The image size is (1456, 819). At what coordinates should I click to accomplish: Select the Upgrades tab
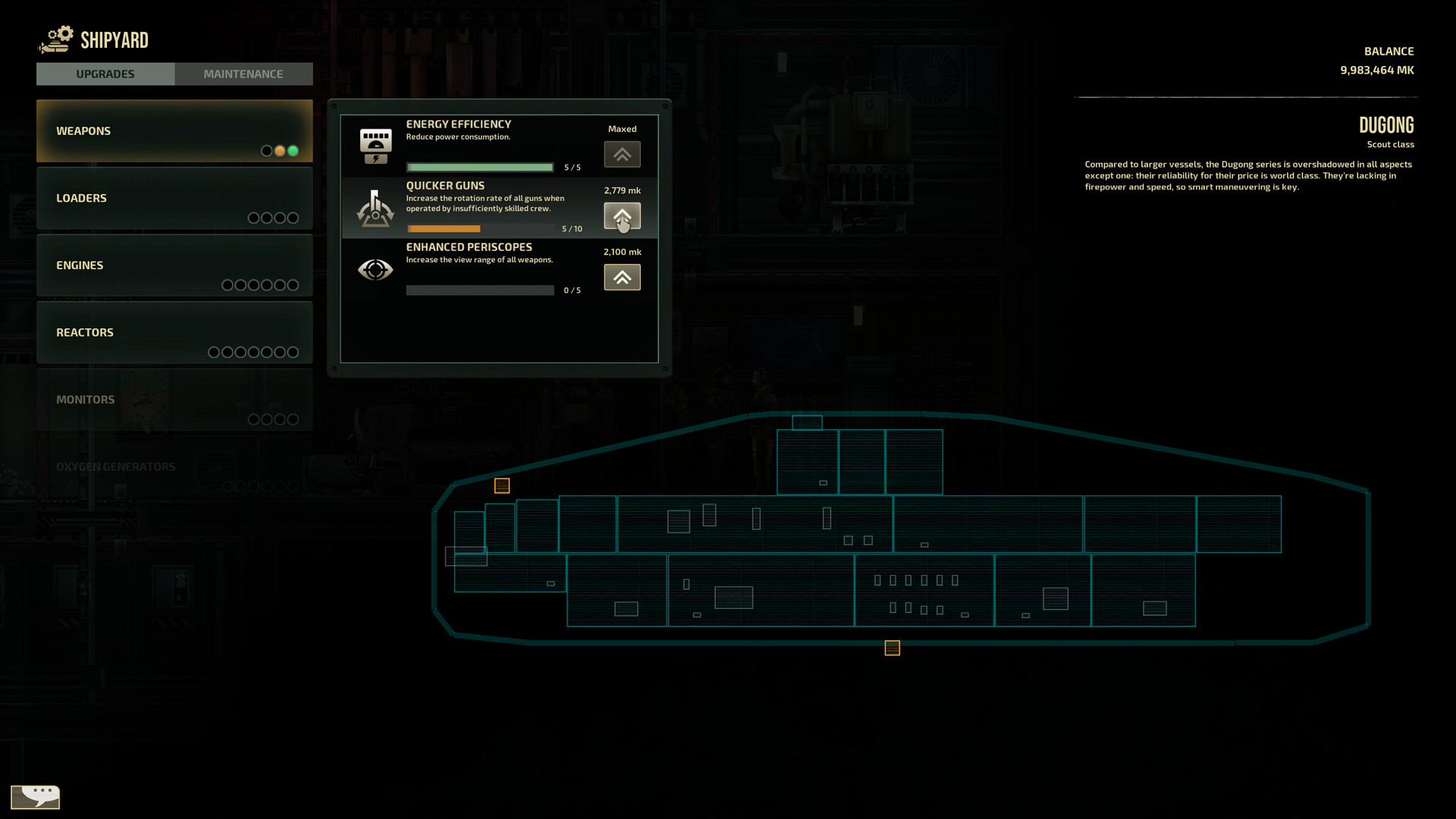point(105,74)
